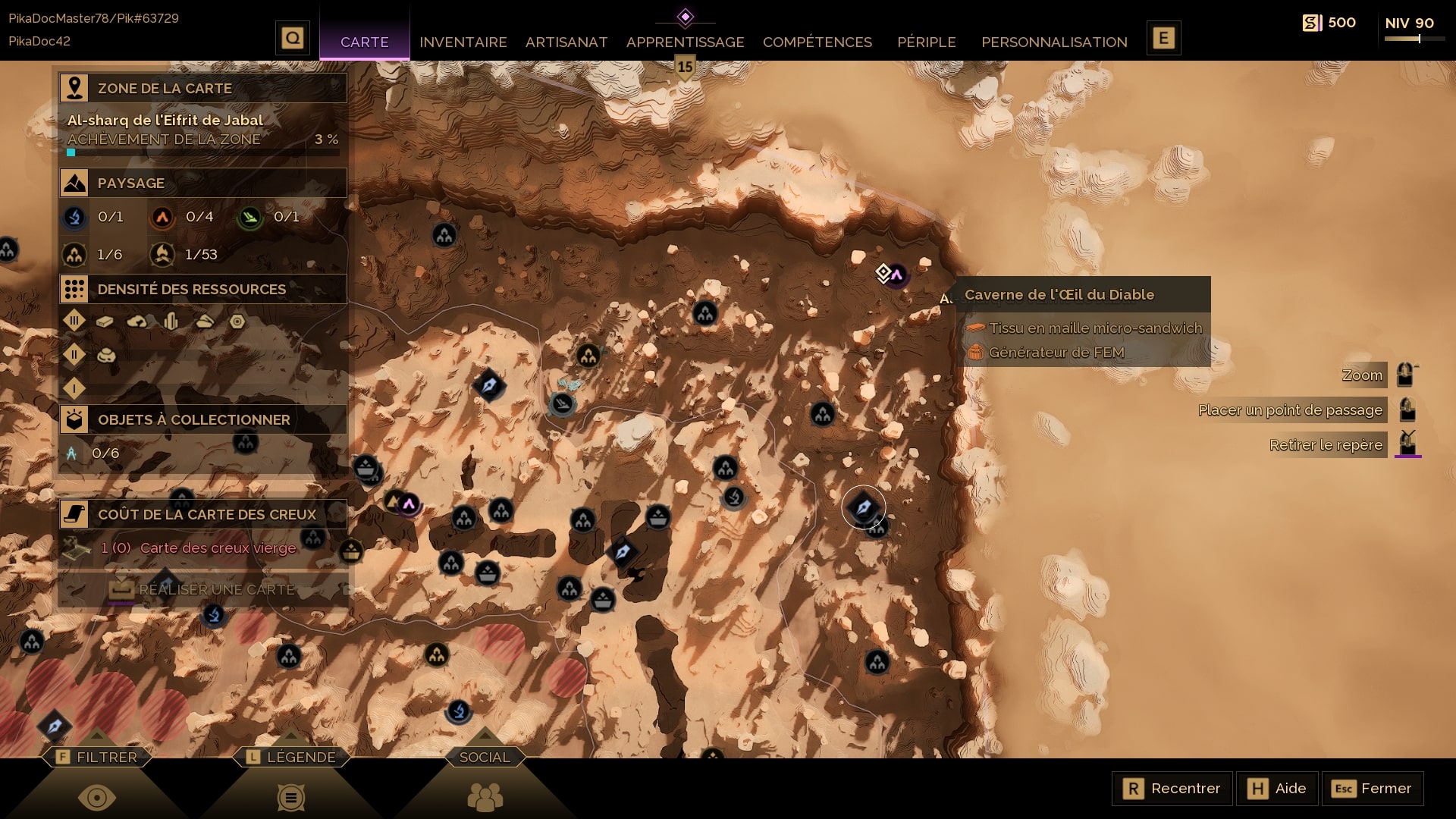Go to the COMPÉTENCES tab
The width and height of the screenshot is (1456, 819).
(817, 42)
